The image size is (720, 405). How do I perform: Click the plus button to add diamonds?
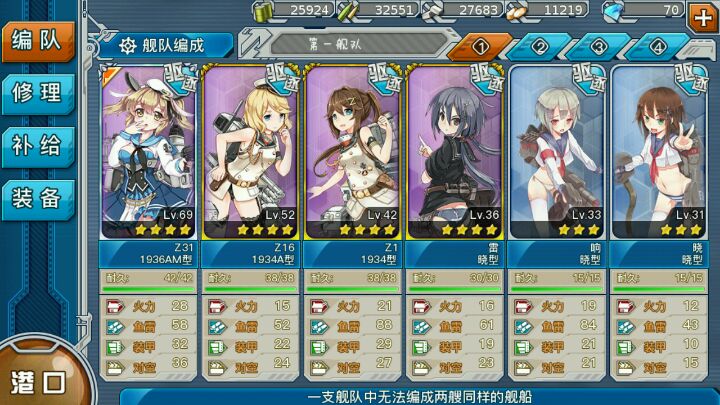coord(700,12)
